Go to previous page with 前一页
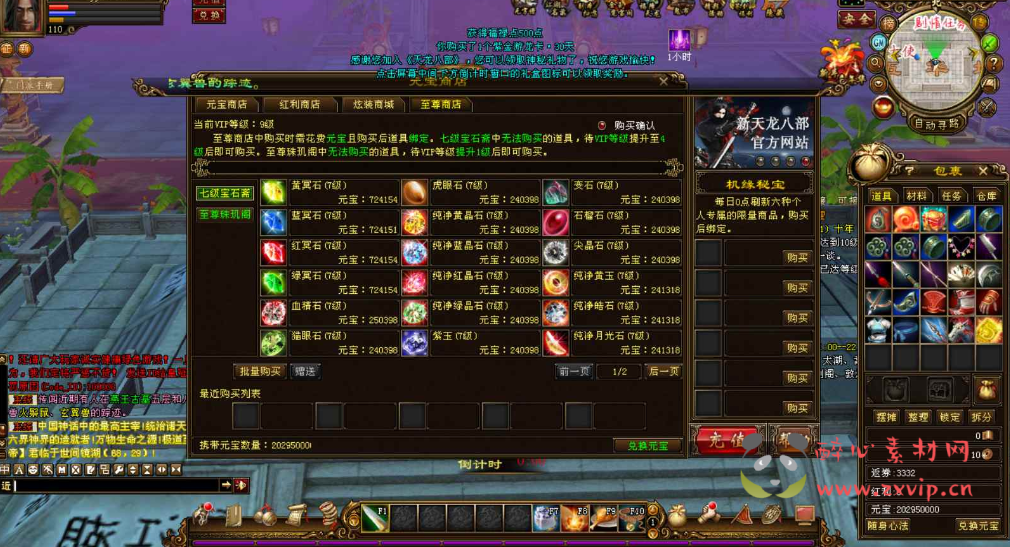This screenshot has height=547, width=1010. pyautogui.click(x=574, y=371)
